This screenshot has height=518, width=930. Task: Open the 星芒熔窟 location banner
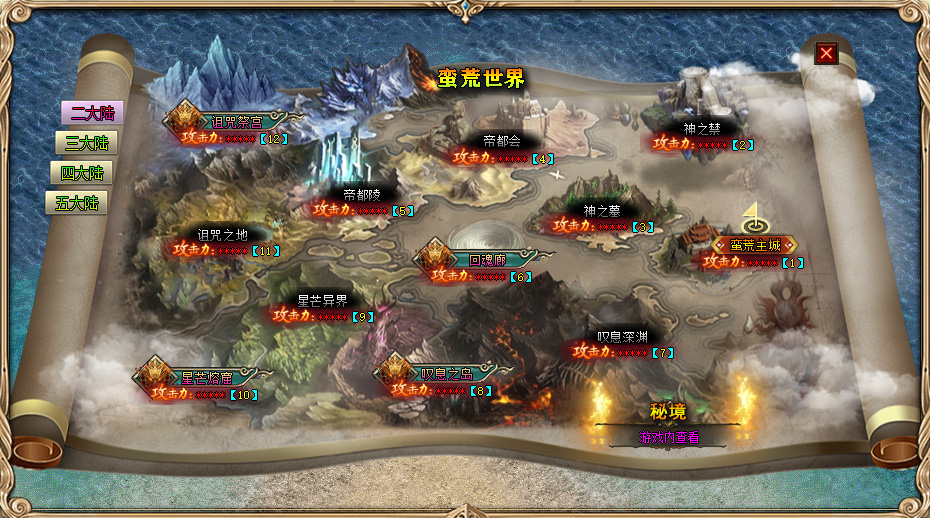coord(206,378)
